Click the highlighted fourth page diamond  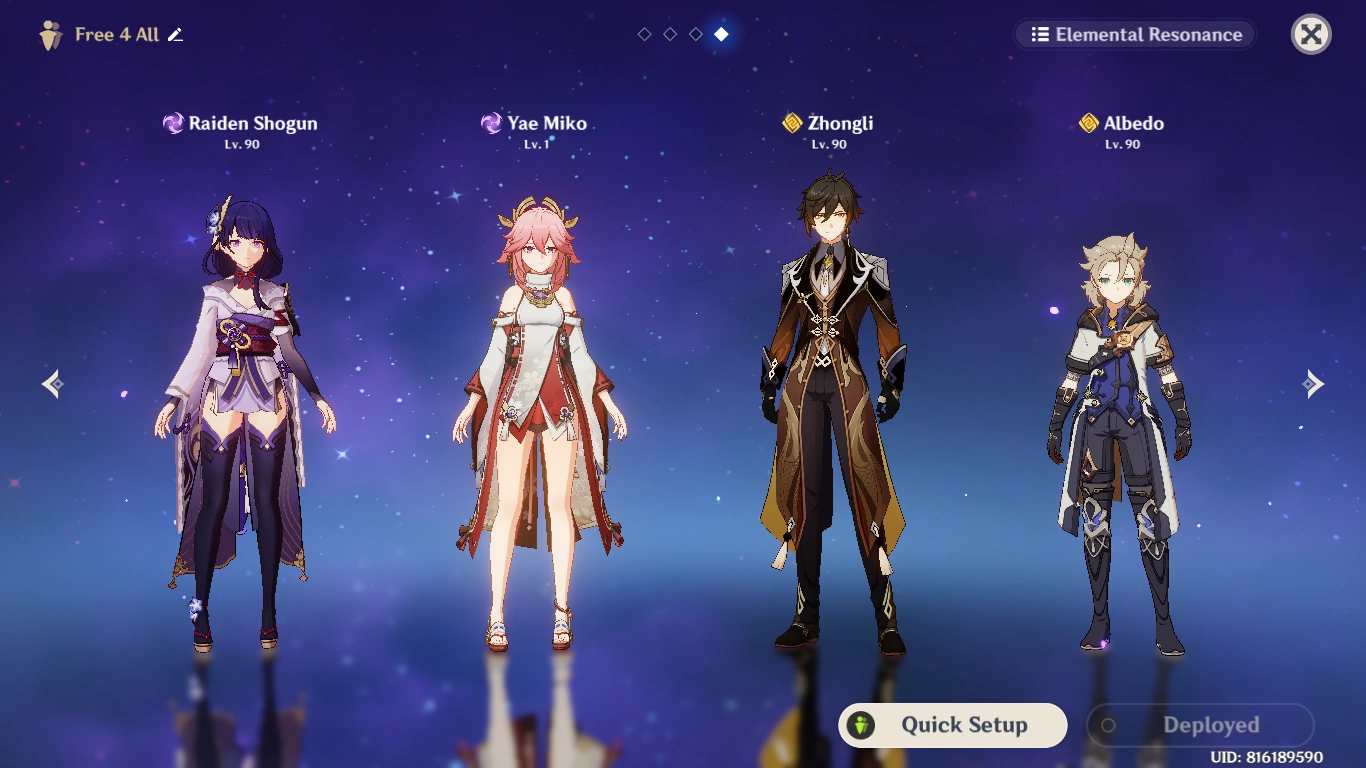[x=721, y=33]
